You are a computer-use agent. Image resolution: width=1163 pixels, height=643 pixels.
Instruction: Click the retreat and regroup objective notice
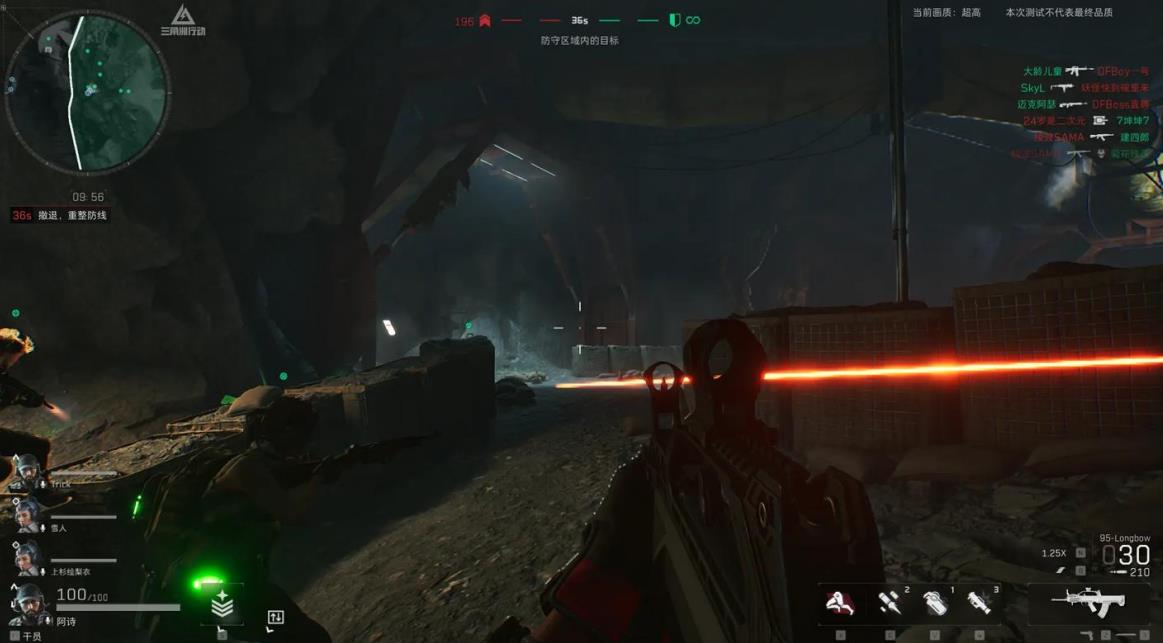(72, 215)
